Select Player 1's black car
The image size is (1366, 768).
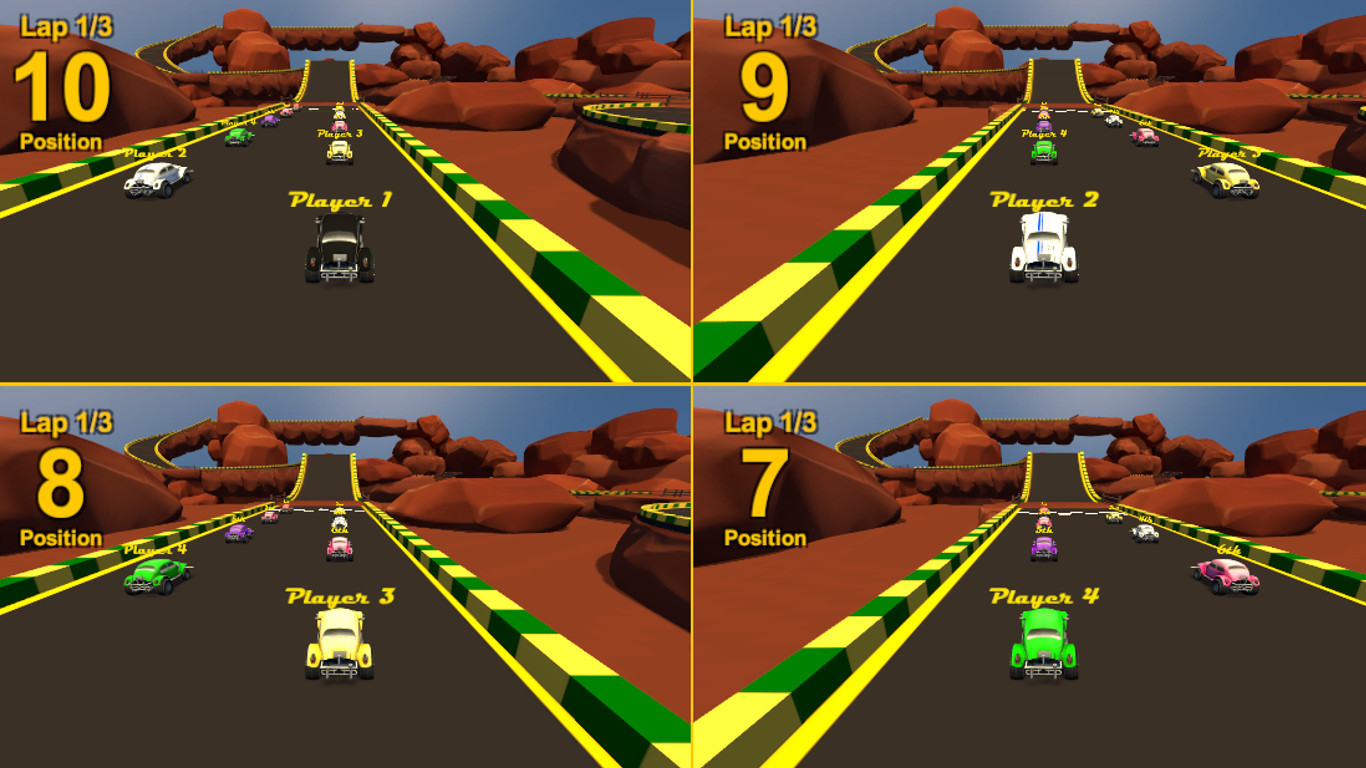[340, 245]
